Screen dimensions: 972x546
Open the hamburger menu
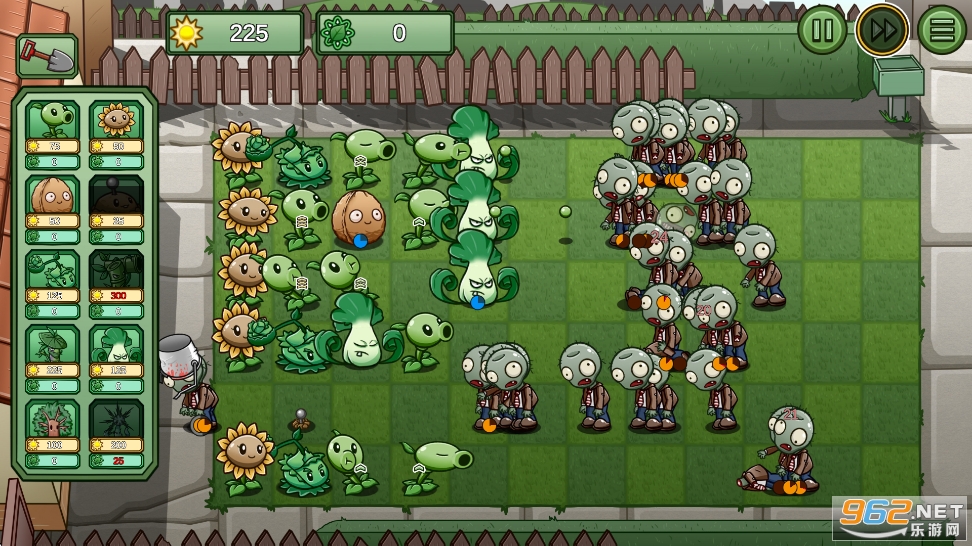pyautogui.click(x=942, y=30)
